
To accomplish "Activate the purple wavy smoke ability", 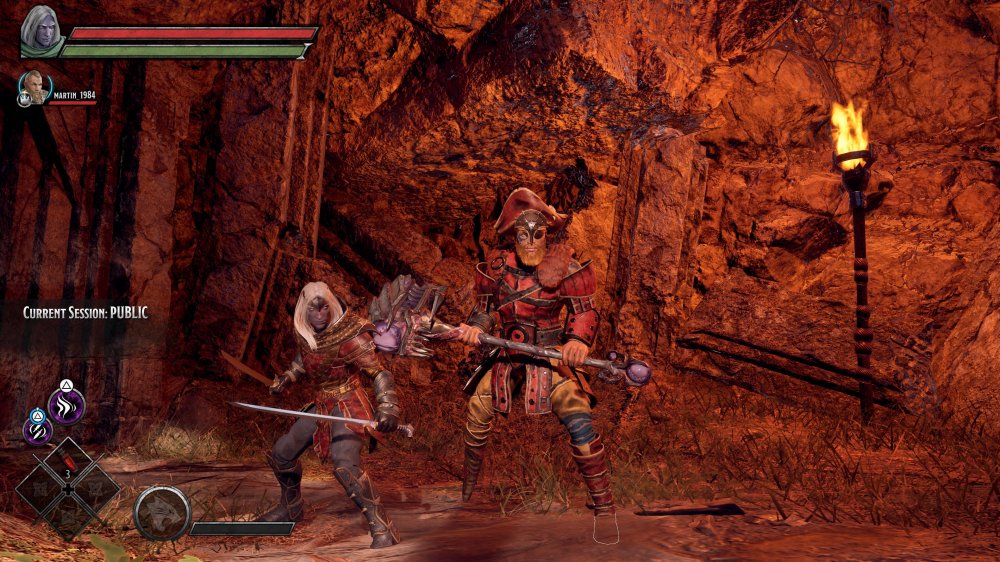I will pyautogui.click(x=67, y=405).
